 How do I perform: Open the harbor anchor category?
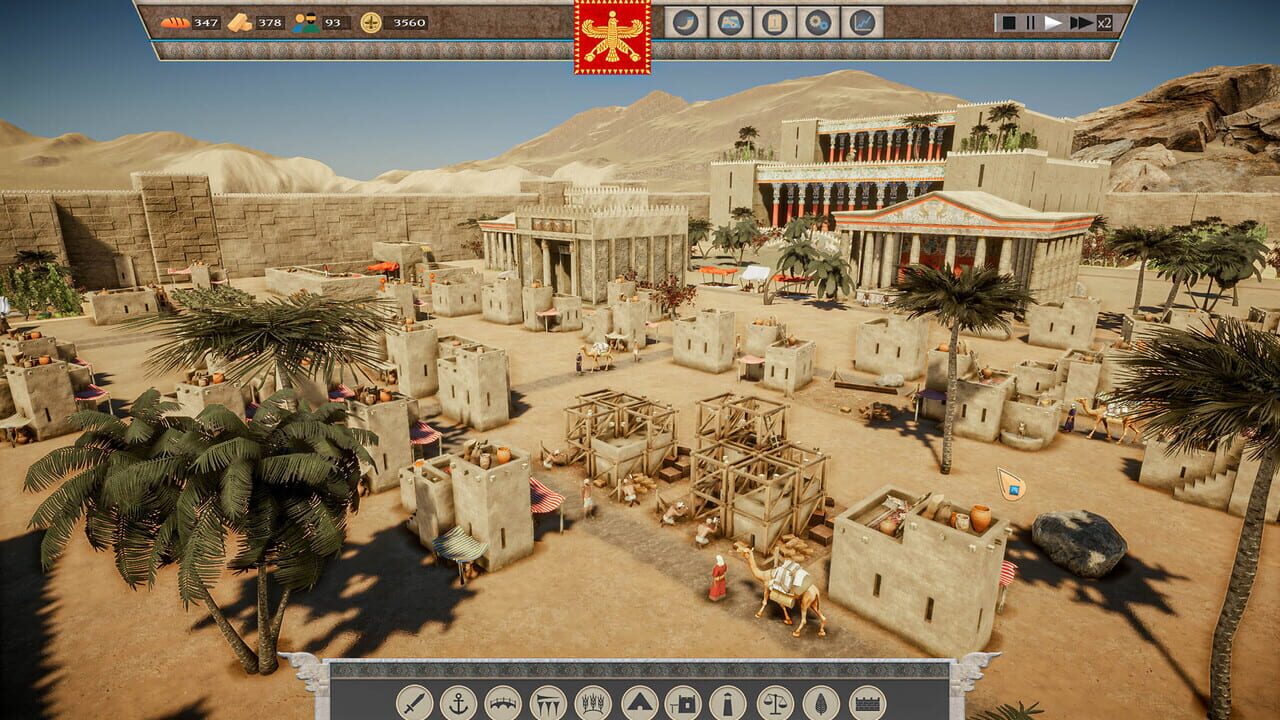[459, 703]
